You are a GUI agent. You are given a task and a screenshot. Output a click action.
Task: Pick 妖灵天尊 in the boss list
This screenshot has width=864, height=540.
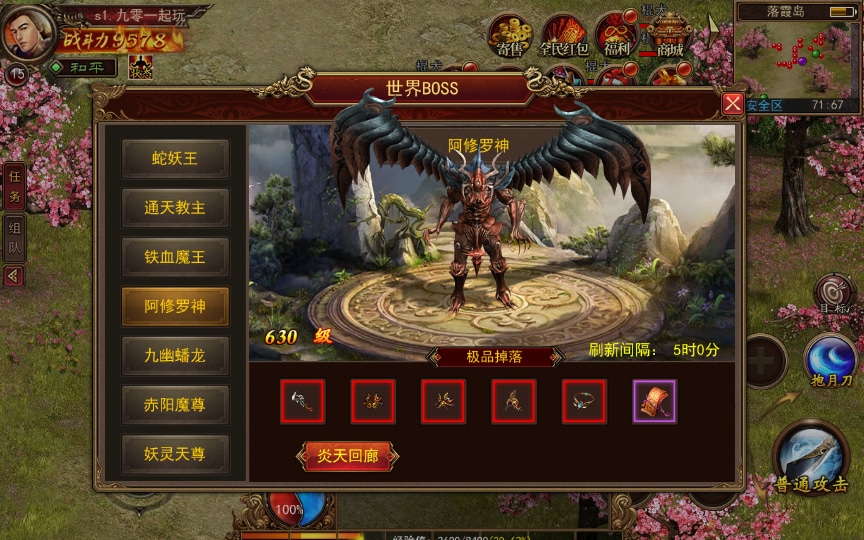click(175, 453)
